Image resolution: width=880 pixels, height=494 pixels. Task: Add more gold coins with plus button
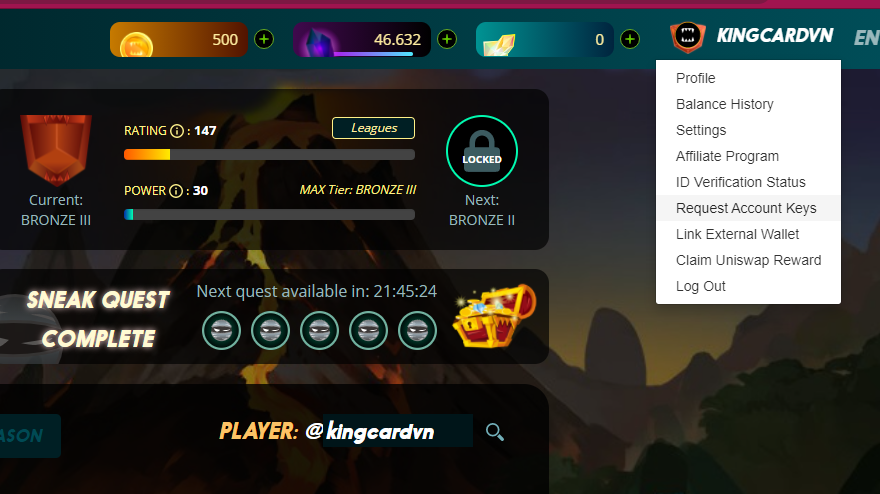coord(264,40)
